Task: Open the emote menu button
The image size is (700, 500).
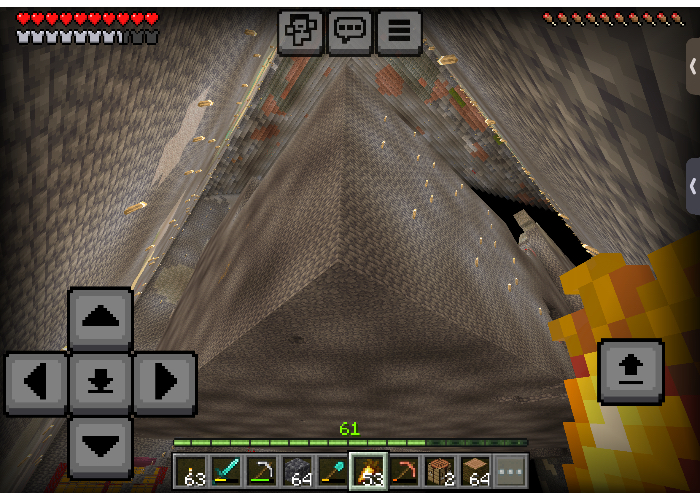Action: coord(300,31)
